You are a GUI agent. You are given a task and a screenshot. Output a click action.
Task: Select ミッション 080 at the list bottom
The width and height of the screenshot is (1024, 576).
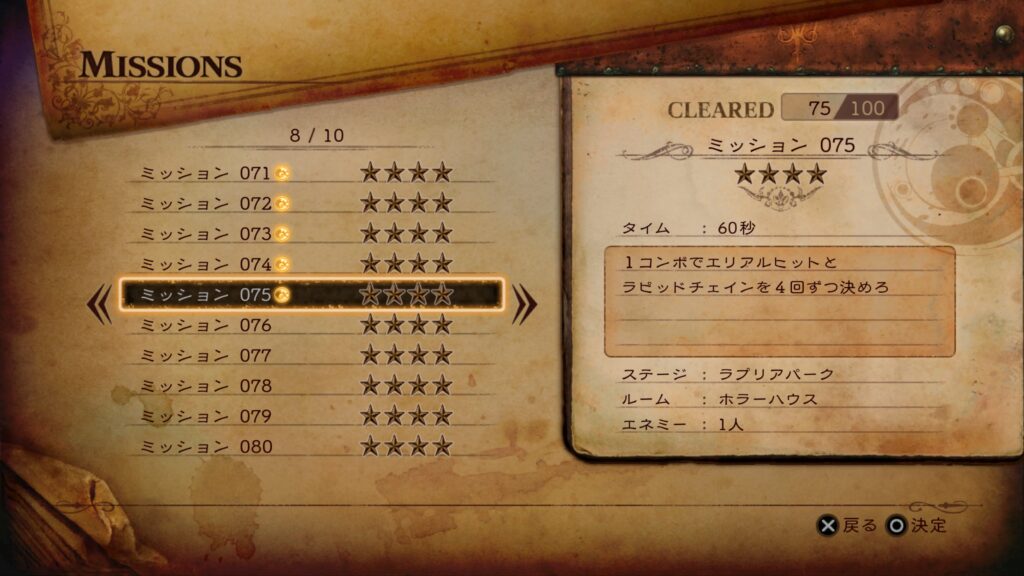point(310,446)
